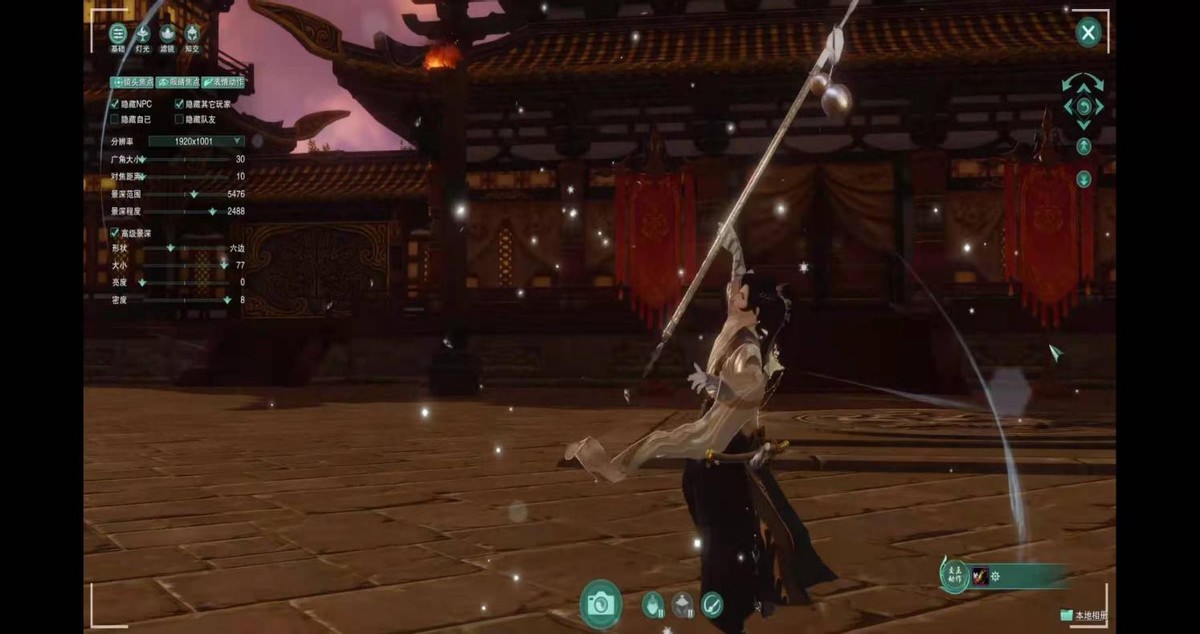The image size is (1200, 634).
Task: Open the 表情动作 emote actions button
Action: click(223, 83)
